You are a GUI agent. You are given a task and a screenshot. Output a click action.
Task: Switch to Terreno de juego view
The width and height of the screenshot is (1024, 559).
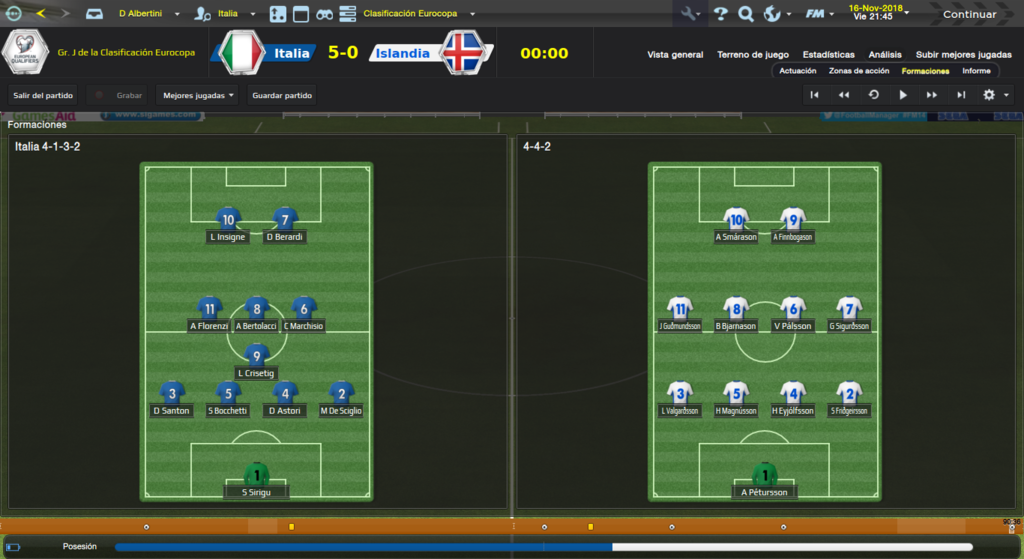point(752,55)
